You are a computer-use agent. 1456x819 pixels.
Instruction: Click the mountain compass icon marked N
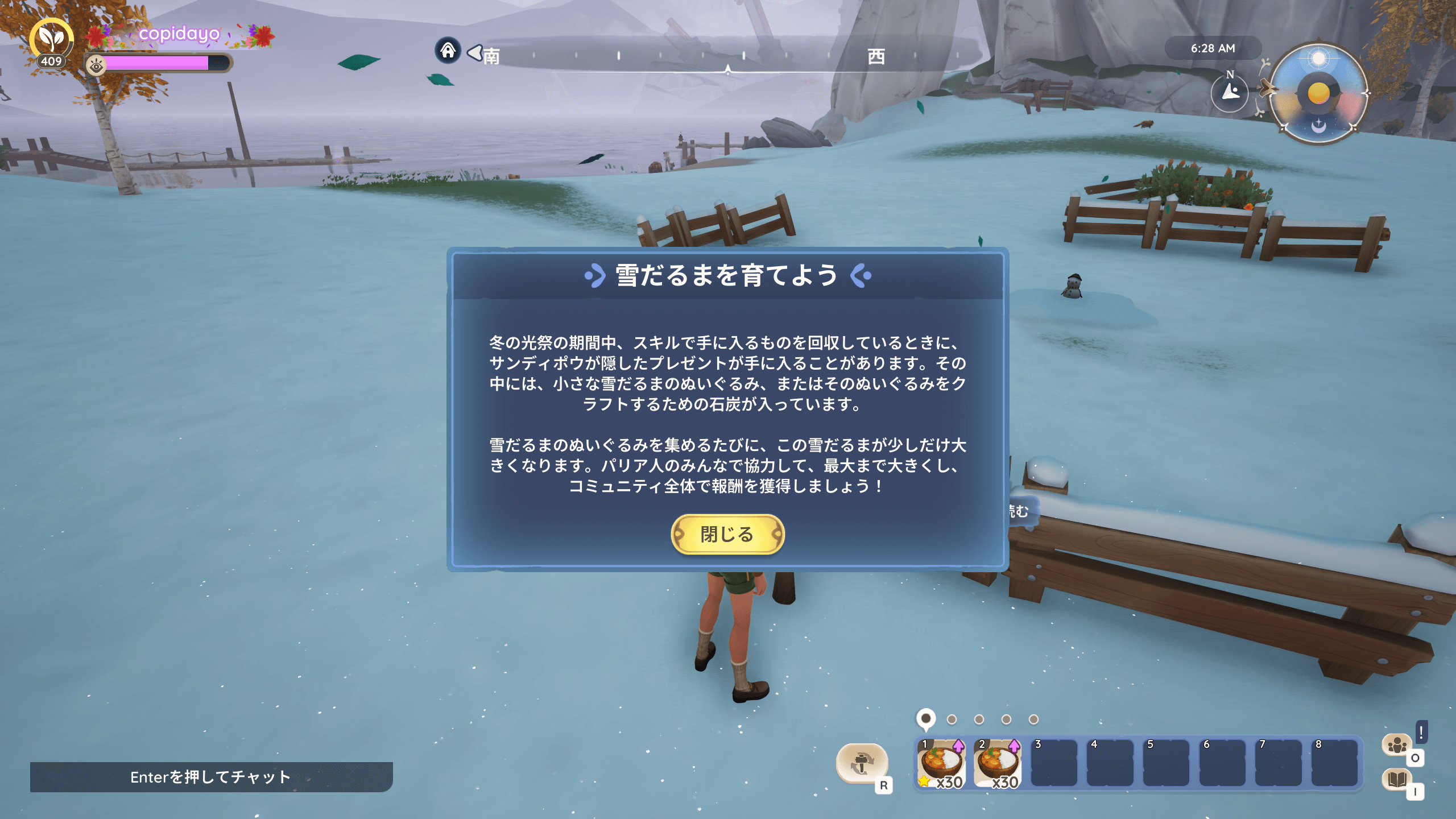click(x=1230, y=92)
